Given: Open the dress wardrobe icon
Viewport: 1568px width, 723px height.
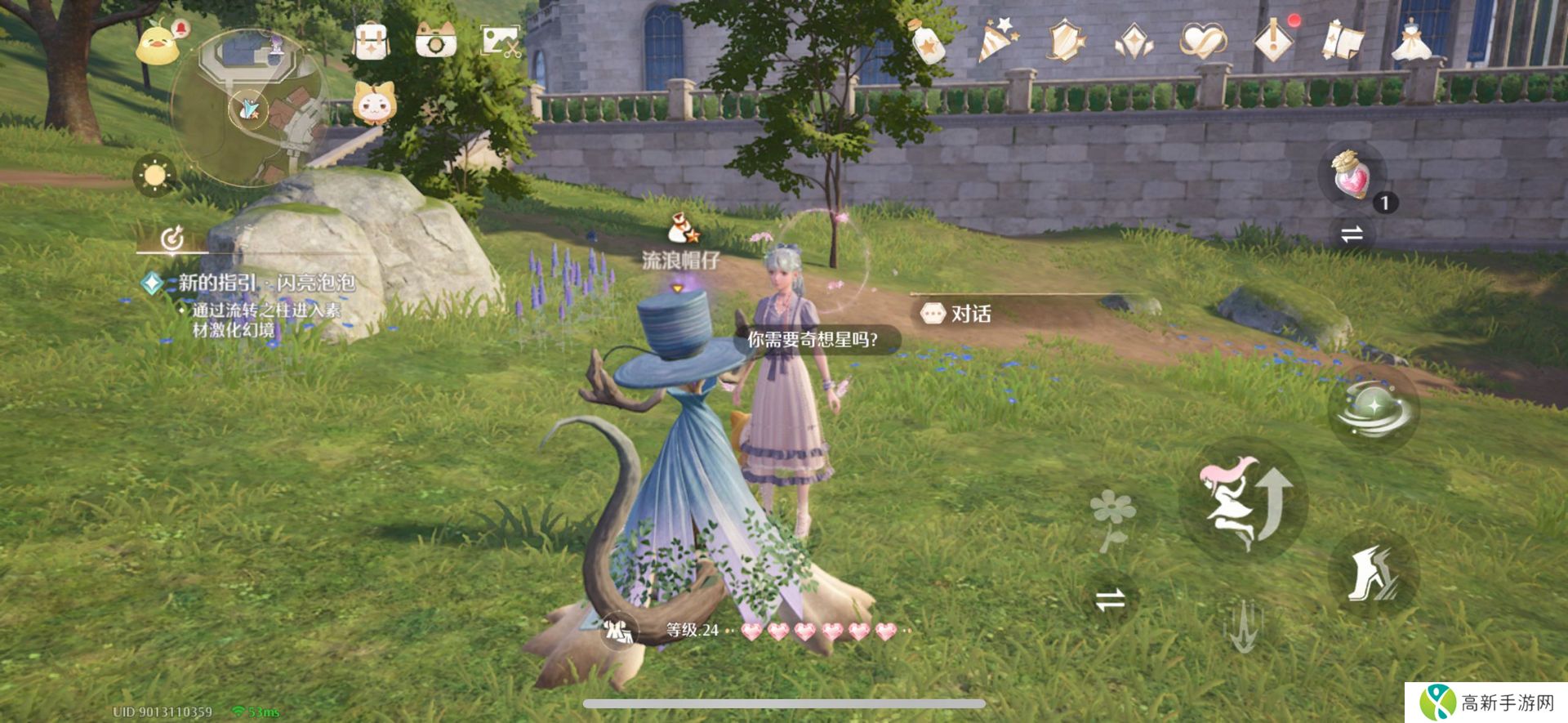Looking at the screenshot, I should tap(1414, 41).
